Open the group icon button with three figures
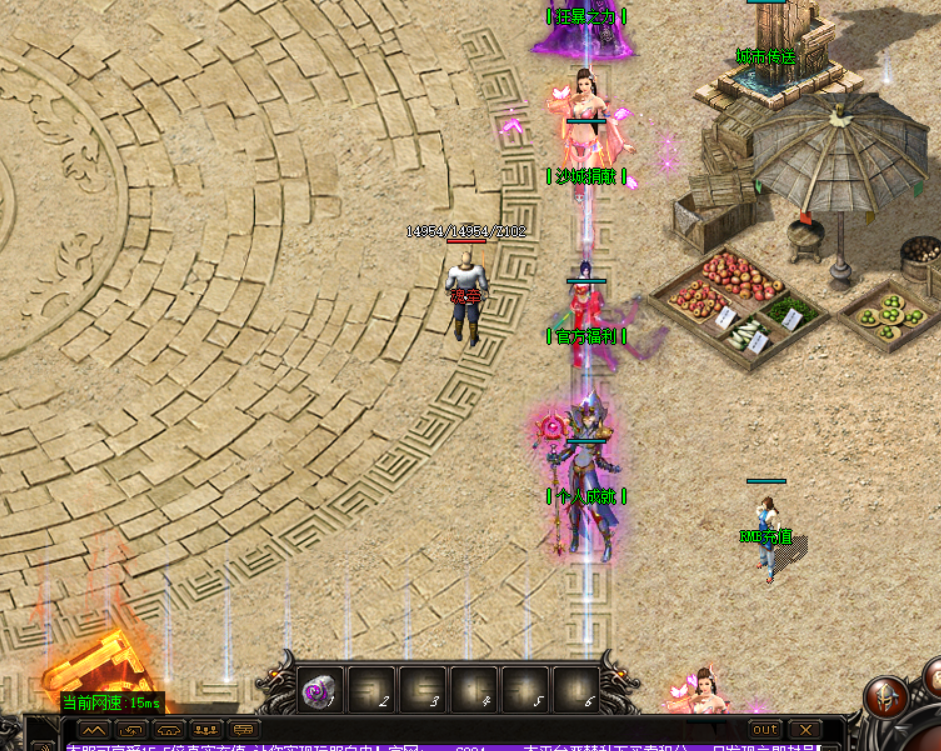941x751 pixels. click(207, 730)
